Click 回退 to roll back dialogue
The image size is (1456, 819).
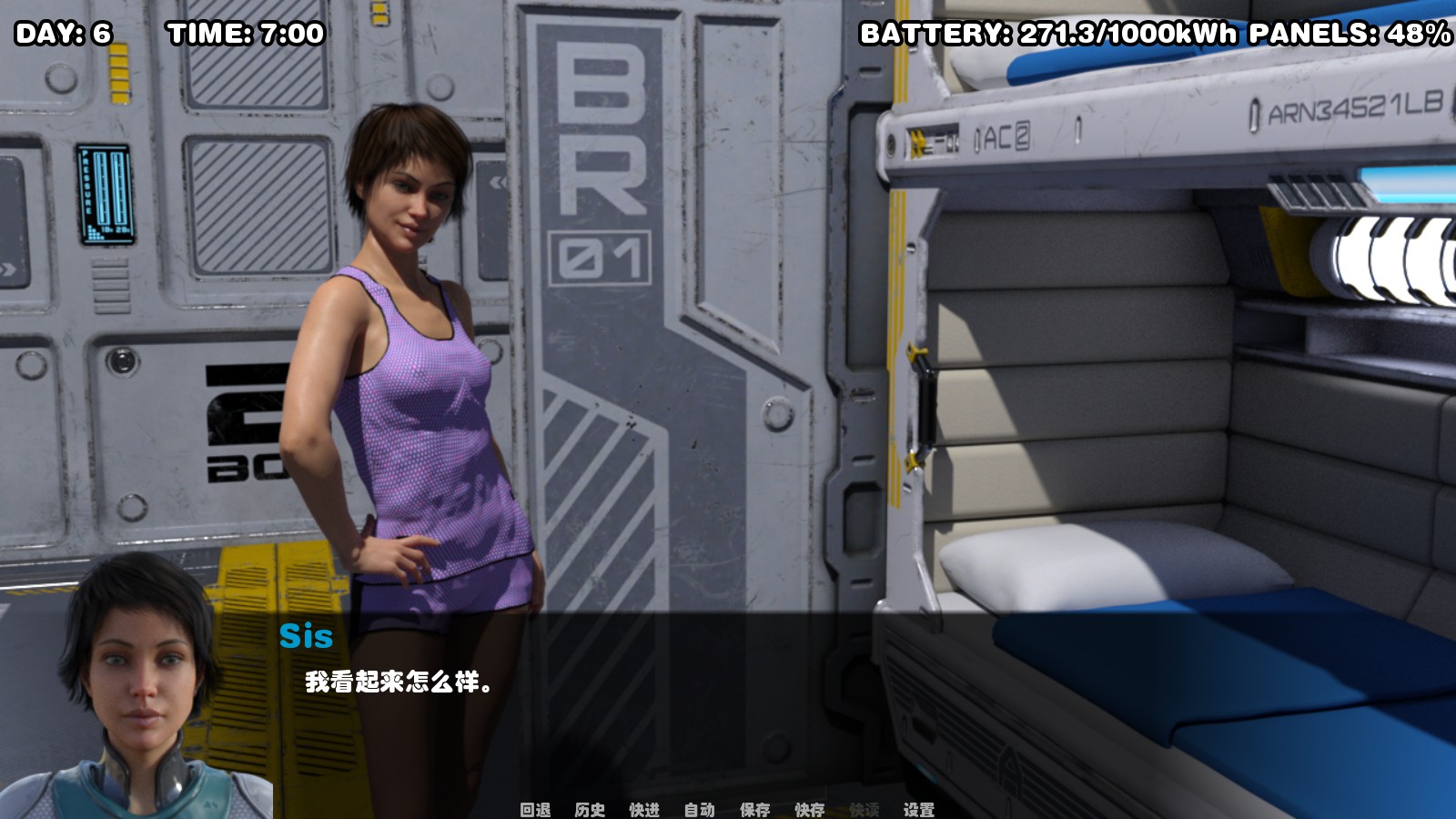(533, 808)
